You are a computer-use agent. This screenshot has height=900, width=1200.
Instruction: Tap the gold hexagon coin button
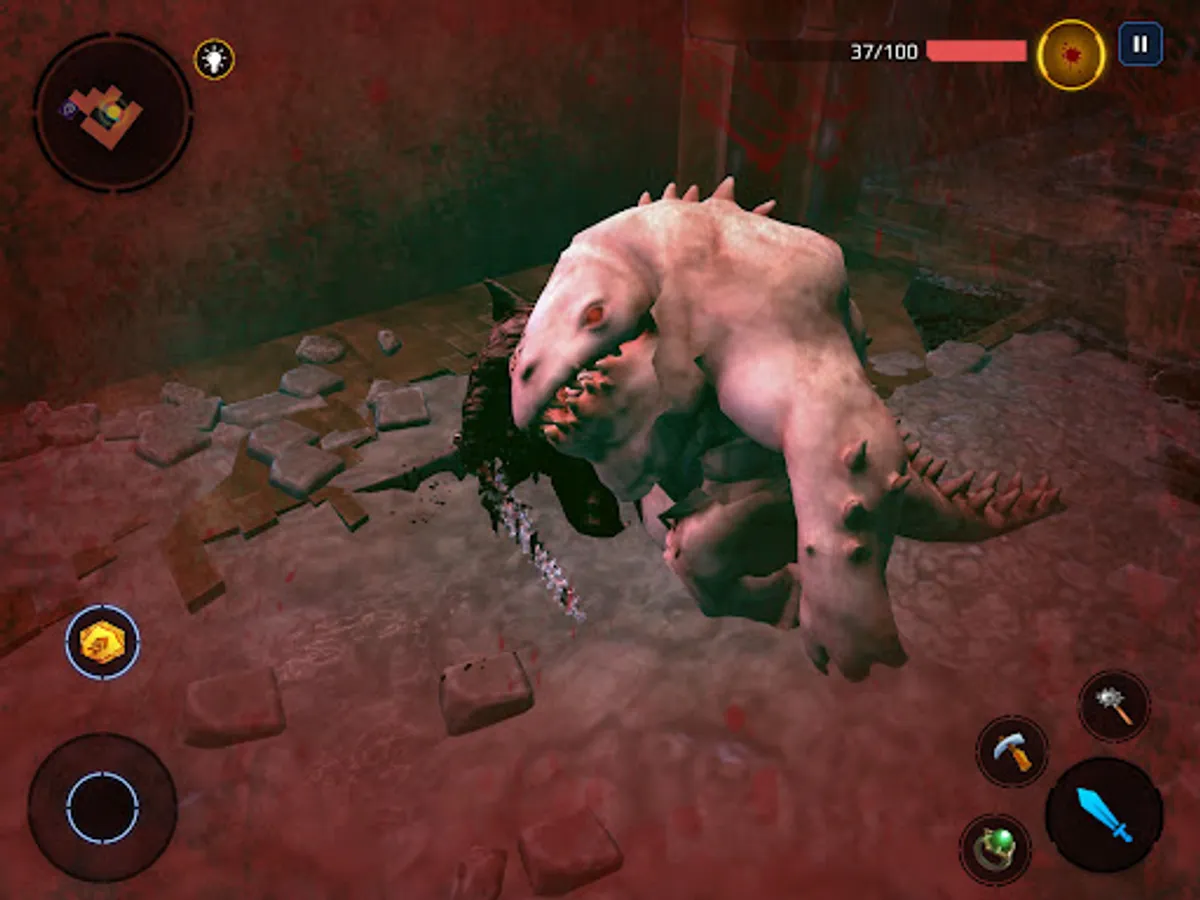[103, 641]
